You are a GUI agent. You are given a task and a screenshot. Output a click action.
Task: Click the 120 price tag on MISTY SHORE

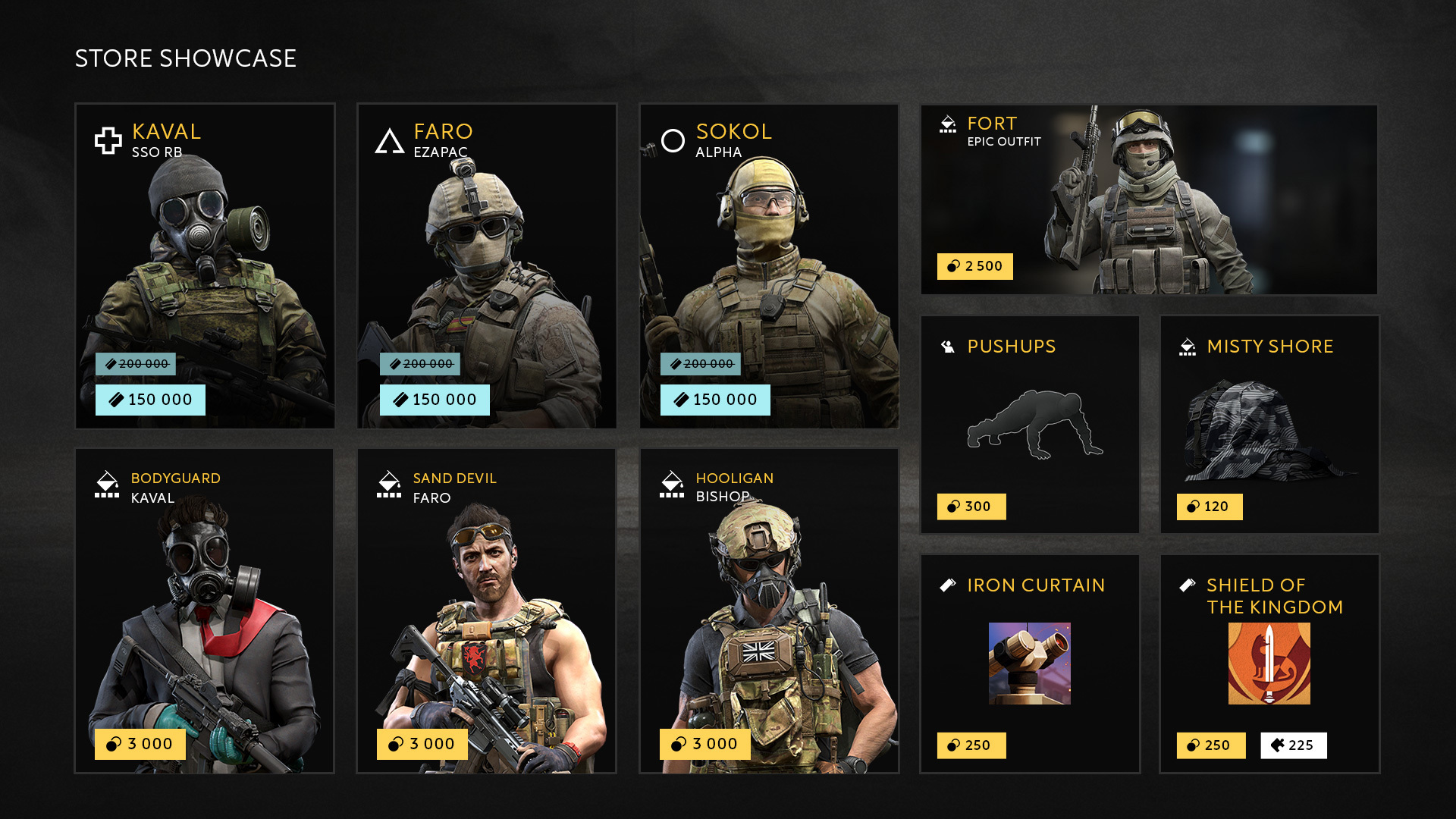tap(1210, 506)
